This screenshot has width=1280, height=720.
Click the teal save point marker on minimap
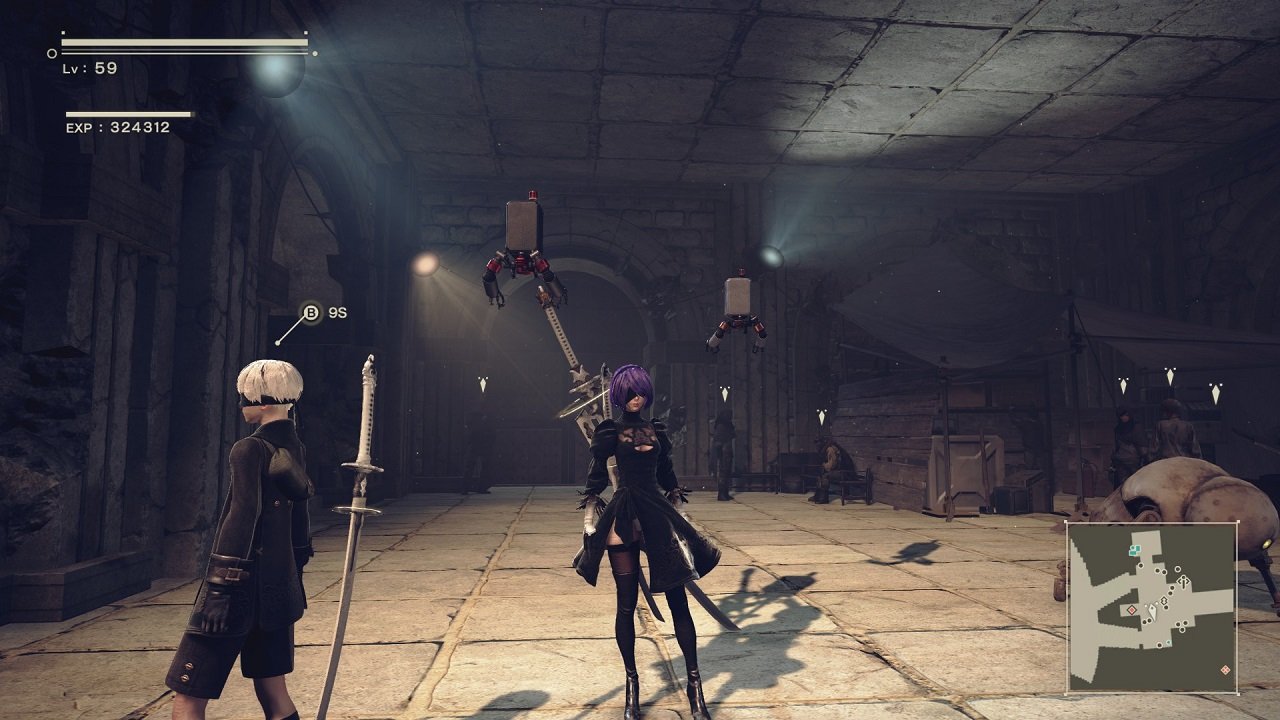(1167, 641)
